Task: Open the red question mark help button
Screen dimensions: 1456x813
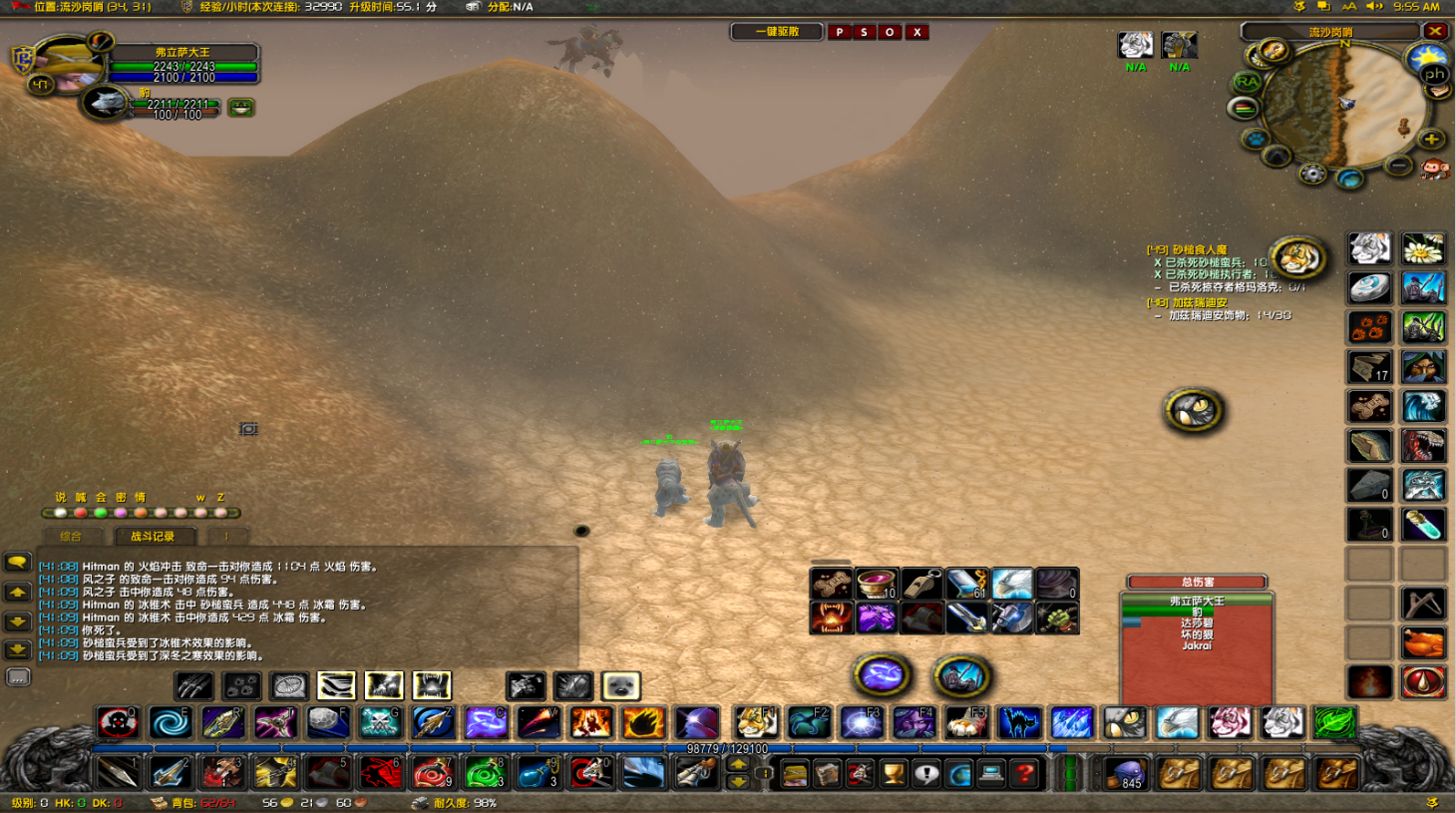Action: click(x=1023, y=773)
